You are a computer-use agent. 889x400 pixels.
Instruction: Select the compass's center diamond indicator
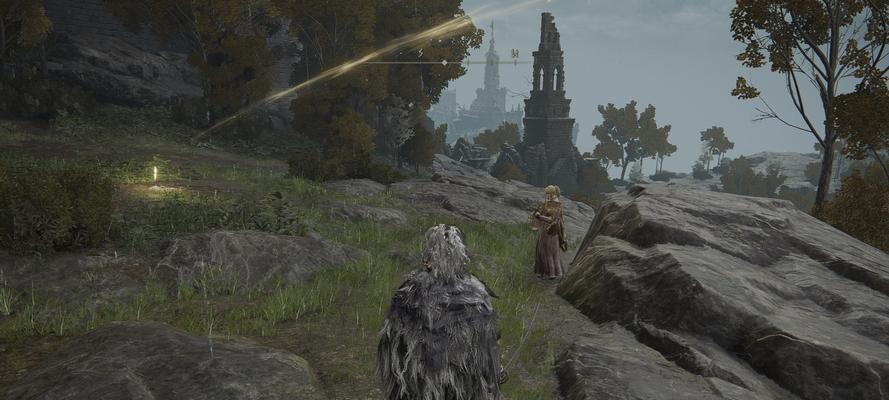tap(444, 62)
